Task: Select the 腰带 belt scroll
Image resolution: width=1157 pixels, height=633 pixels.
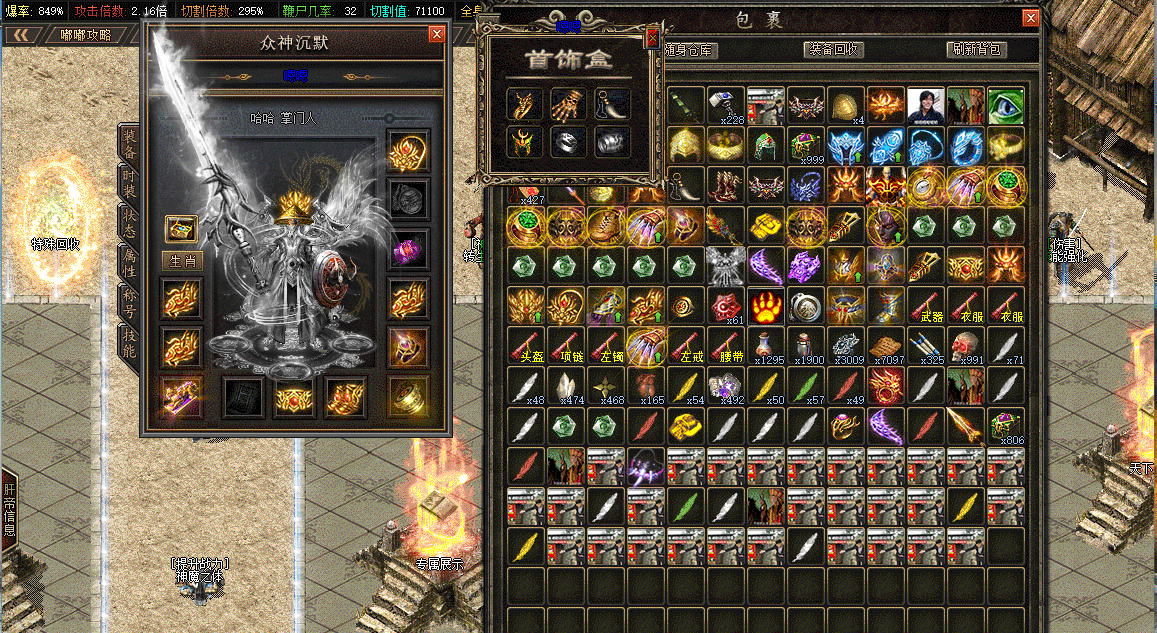Action: coord(726,345)
